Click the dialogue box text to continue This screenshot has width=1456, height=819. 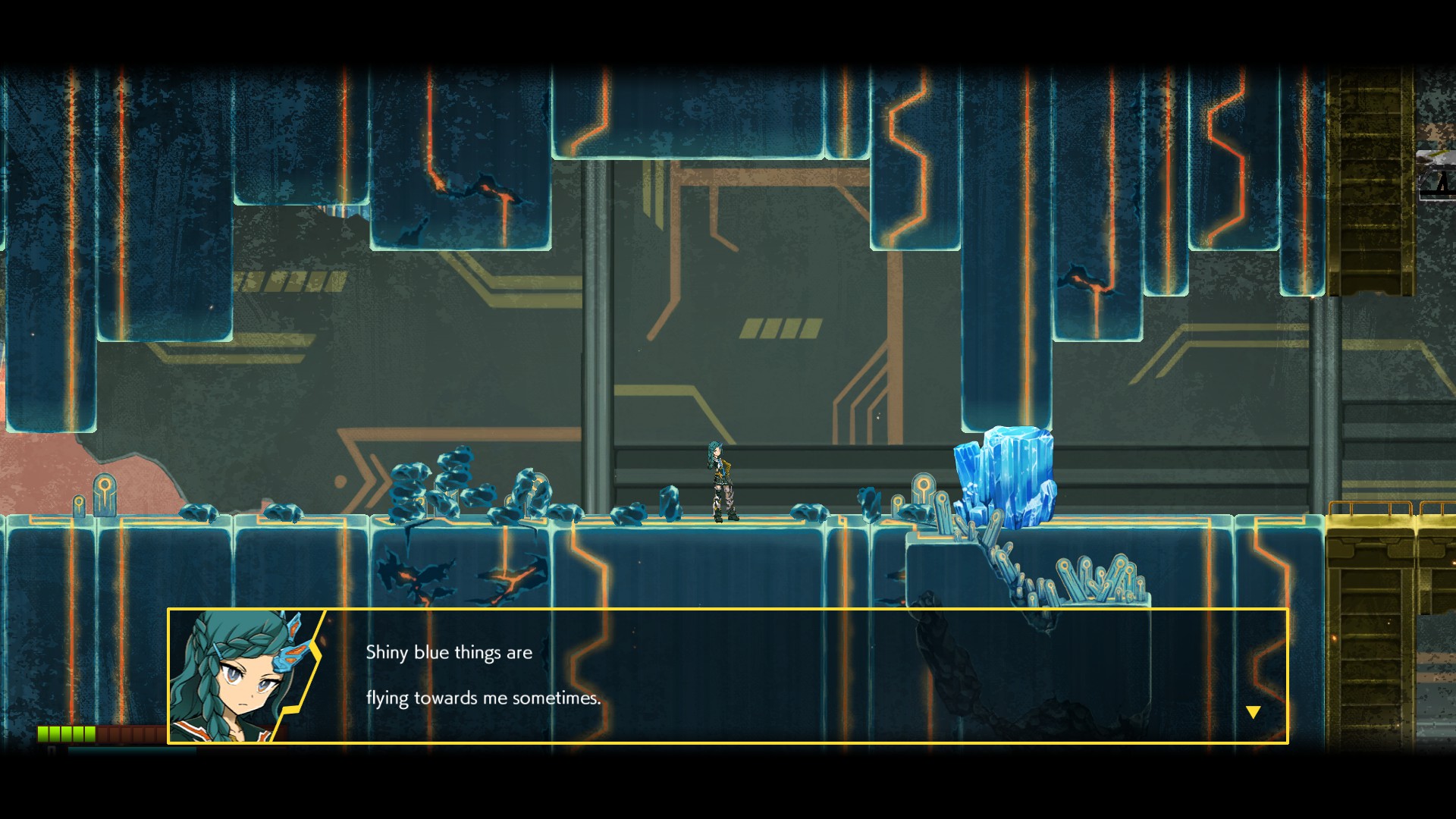click(483, 675)
